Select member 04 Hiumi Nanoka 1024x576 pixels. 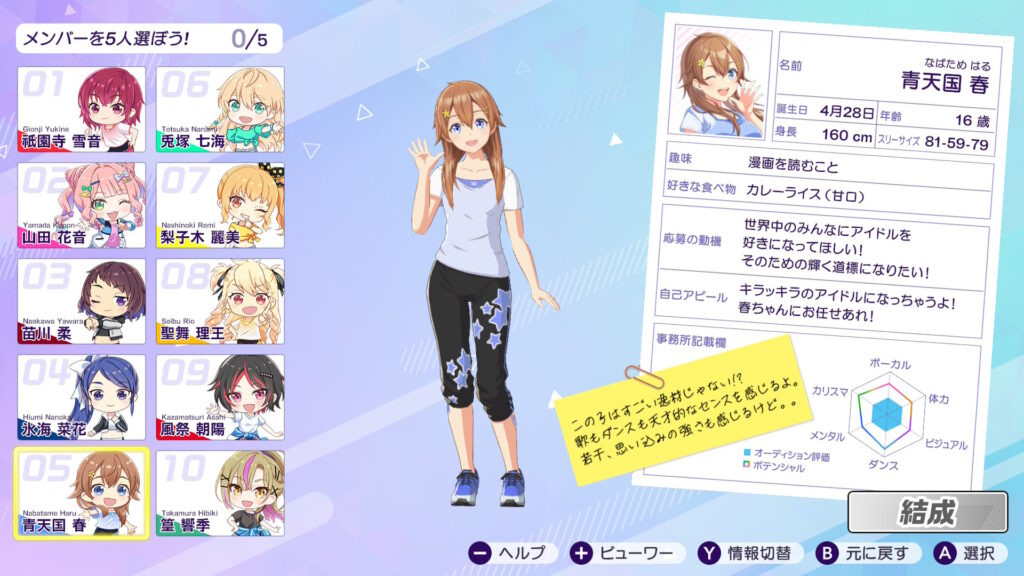point(81,397)
